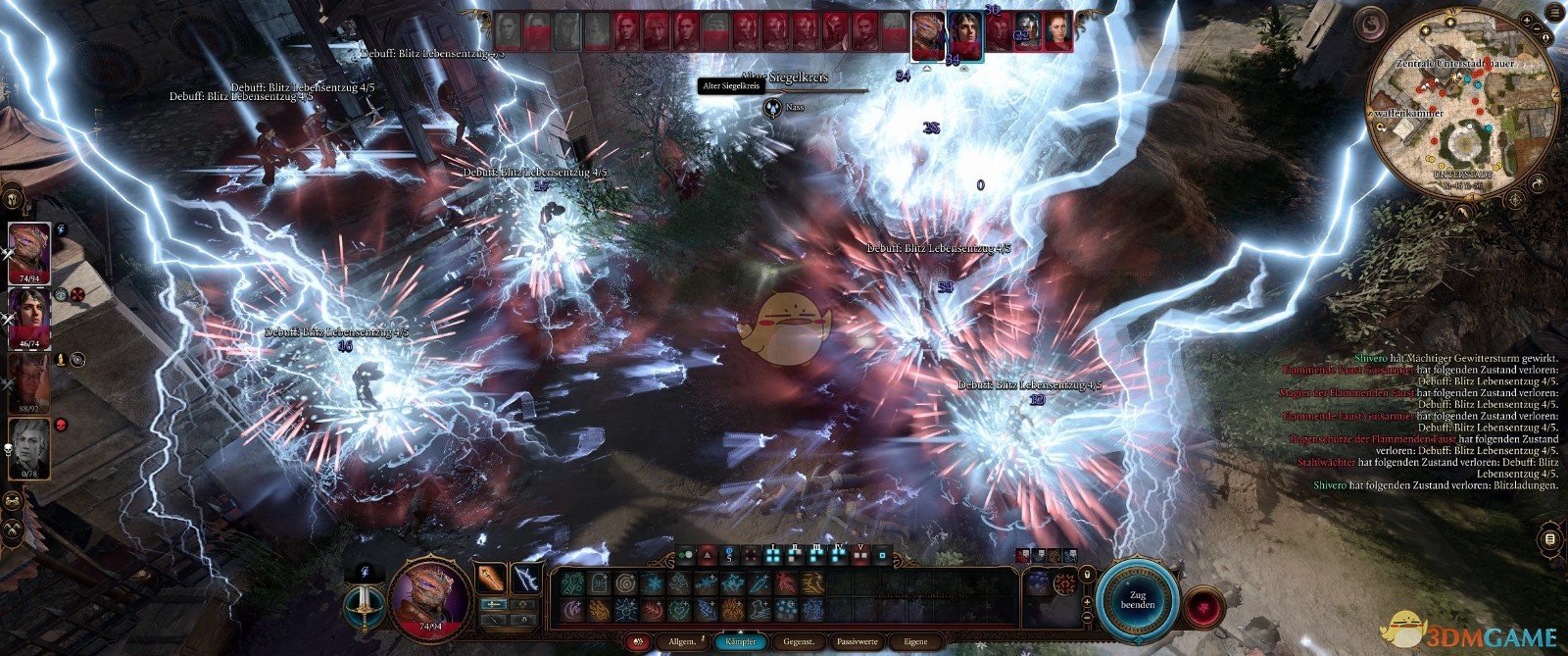Select the party member with 46/74 health
This screenshot has height=656, width=1568.
29,318
